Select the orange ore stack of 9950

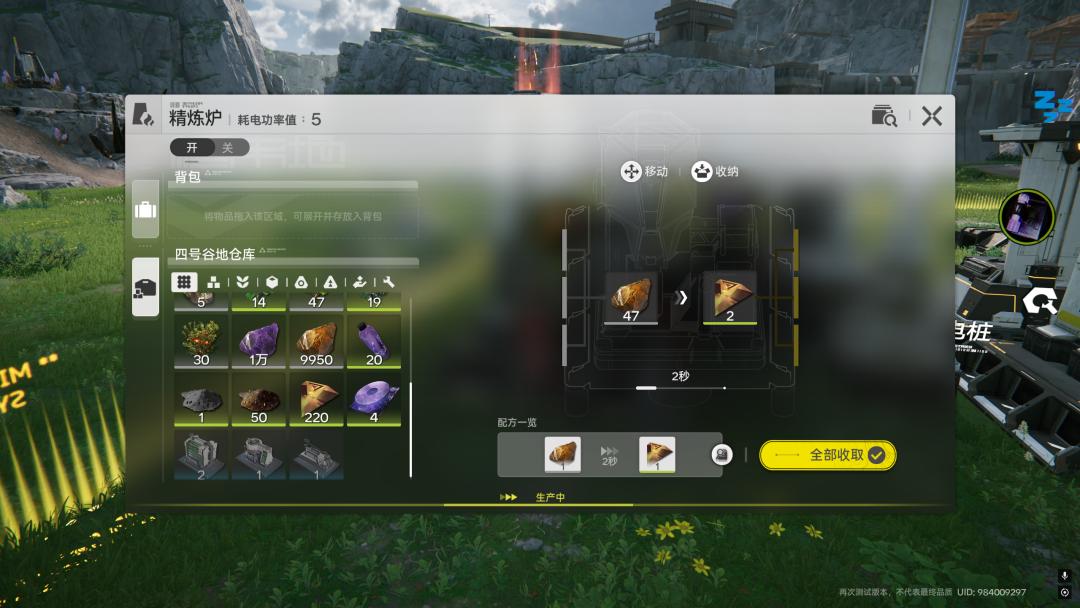pos(316,342)
